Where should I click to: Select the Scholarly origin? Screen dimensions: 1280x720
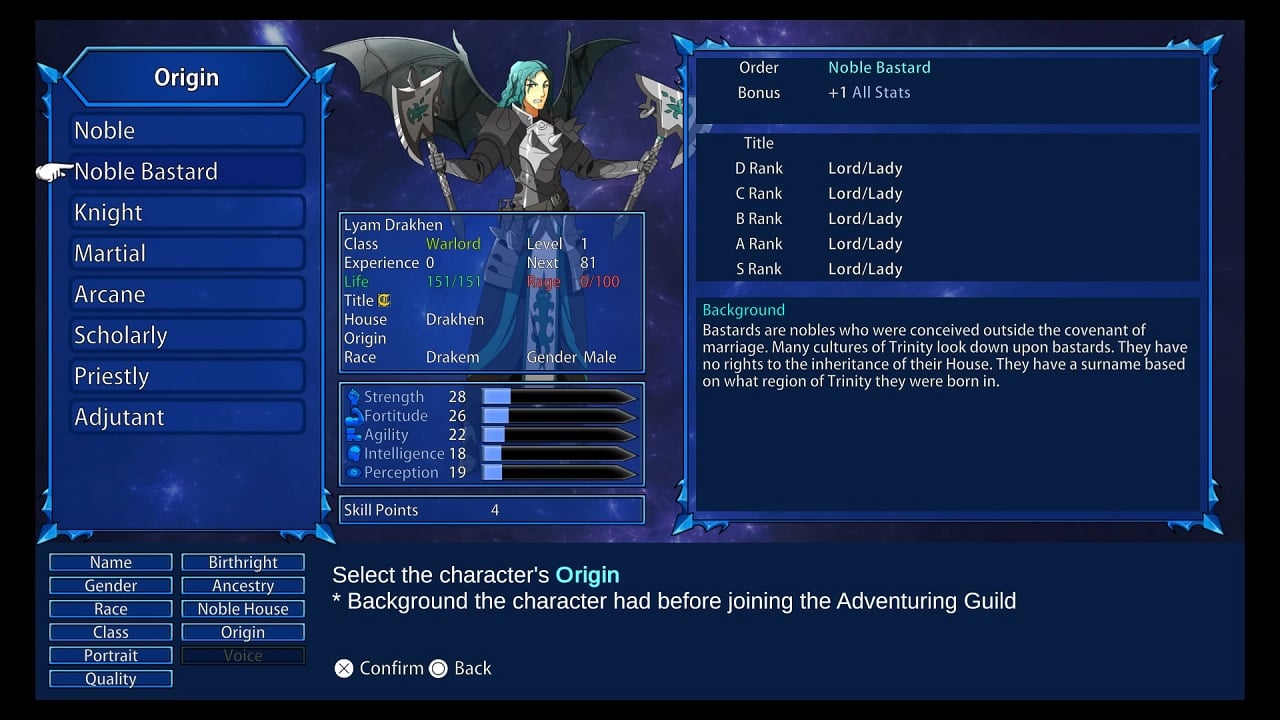(187, 336)
